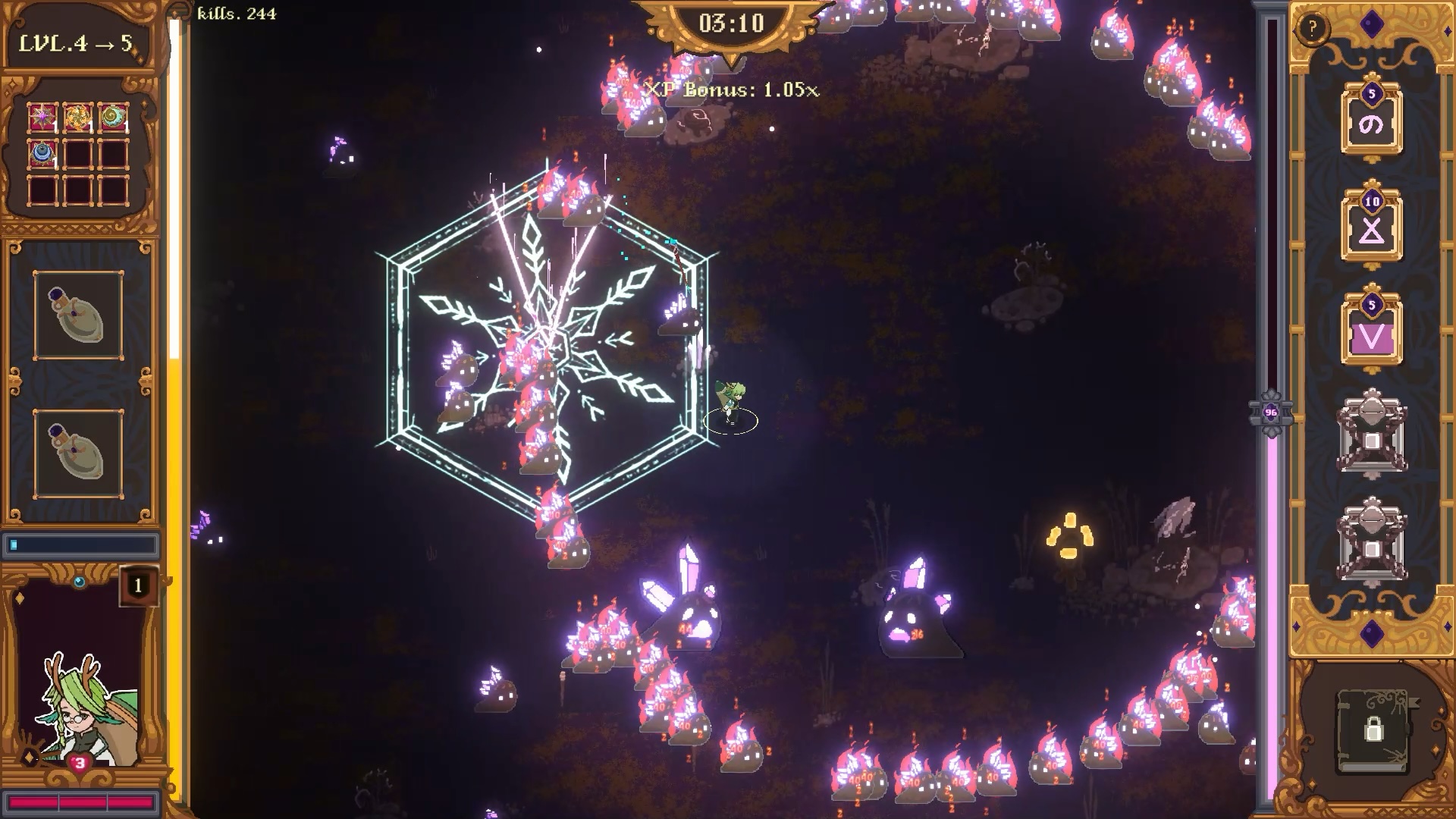
Task: Select the teal spiral shell item
Action: pyautogui.click(x=112, y=117)
